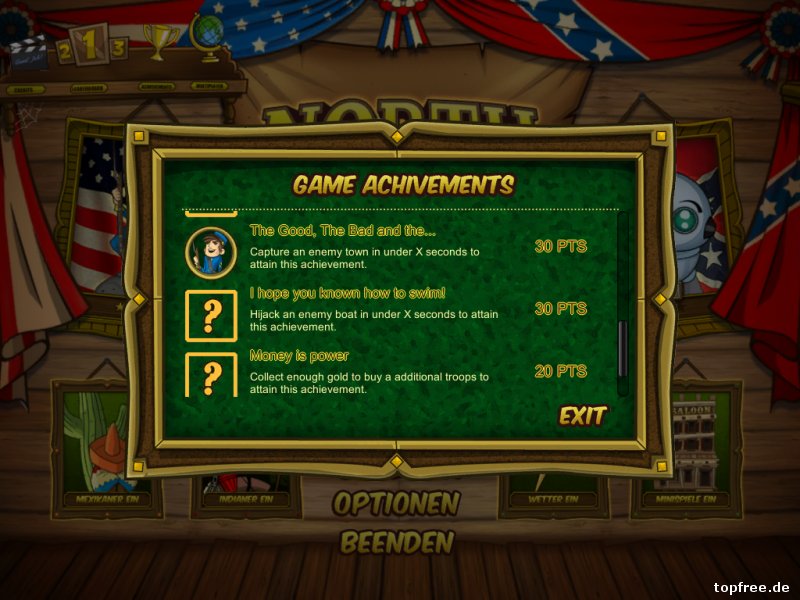The width and height of the screenshot is (800, 600).
Task: Open multiplayer via the globe icon
Action: pyautogui.click(x=208, y=36)
